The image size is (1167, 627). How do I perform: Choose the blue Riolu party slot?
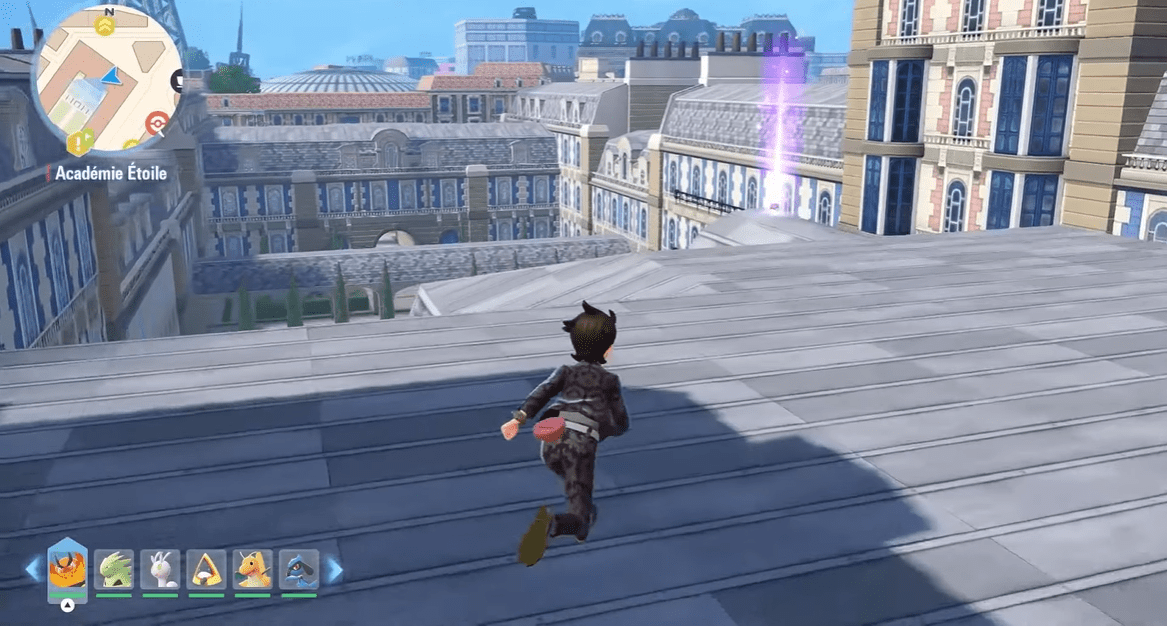tap(298, 570)
